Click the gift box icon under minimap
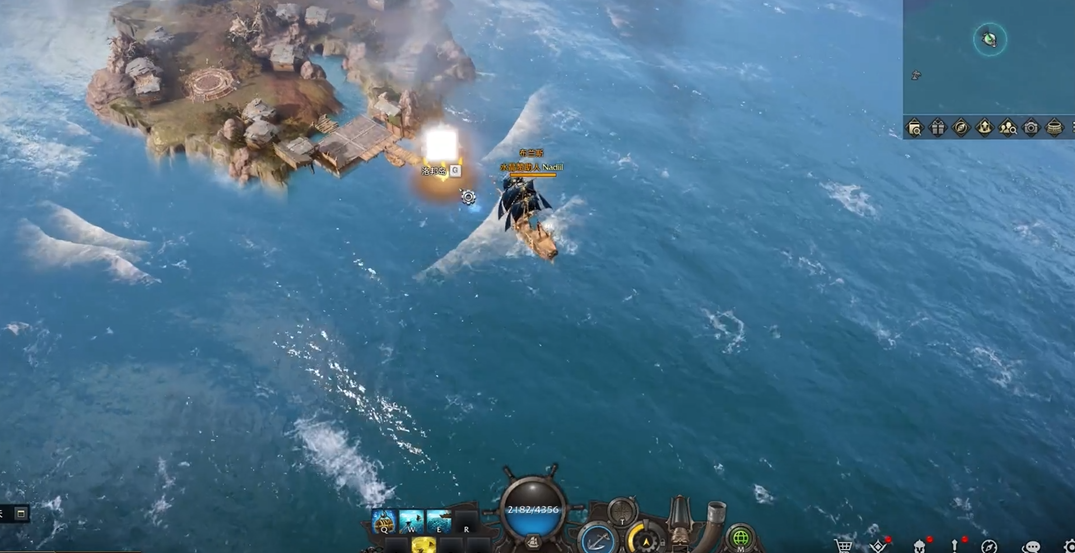 [937, 127]
